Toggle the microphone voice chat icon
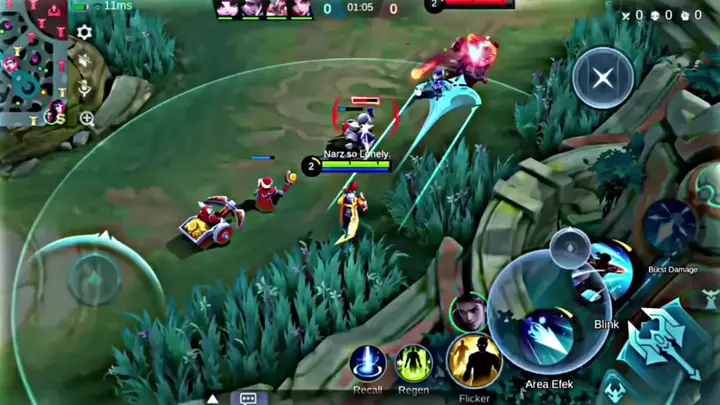This screenshot has height=405, width=720. pos(86,89)
